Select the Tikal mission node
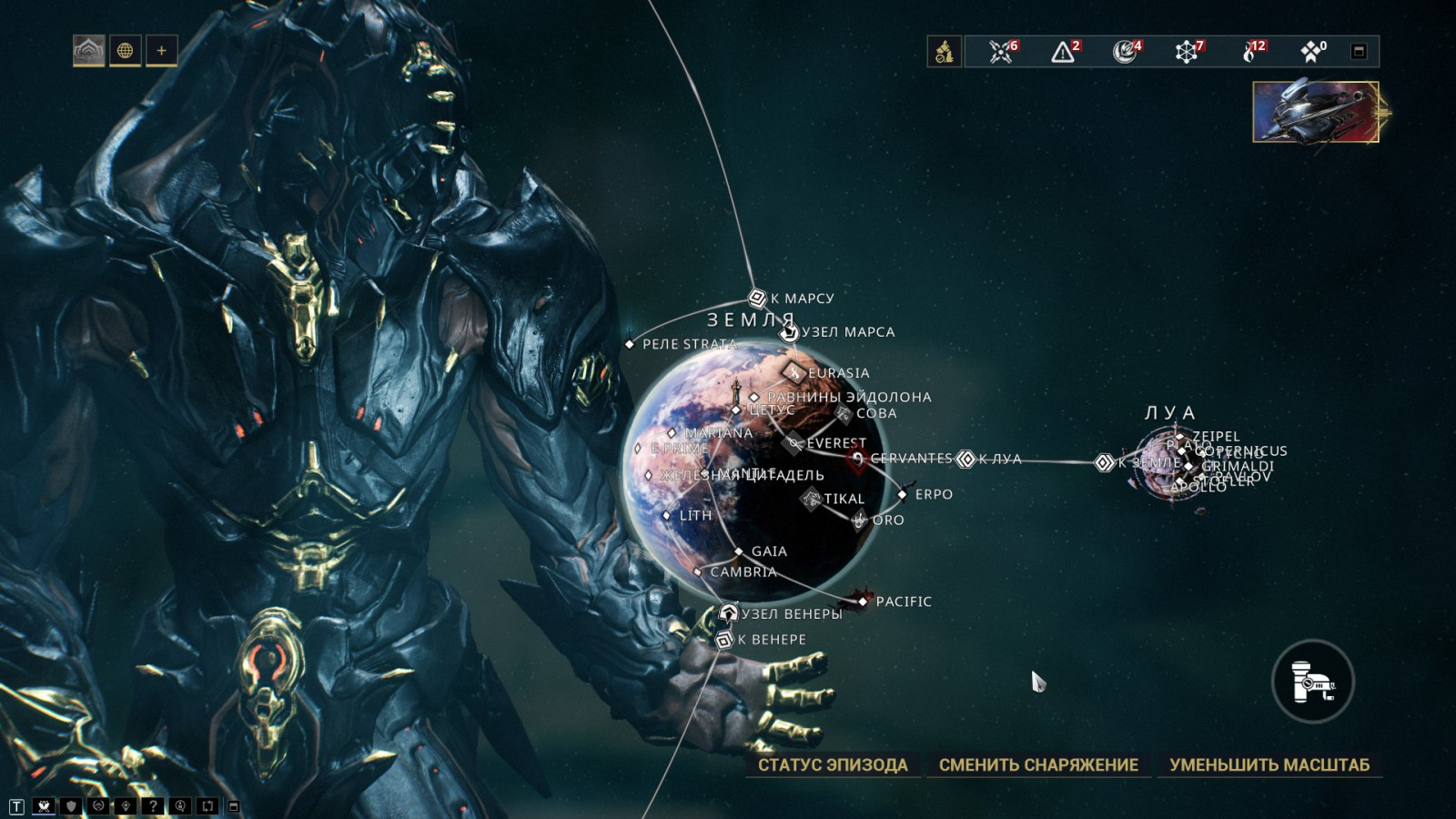 coord(811,498)
